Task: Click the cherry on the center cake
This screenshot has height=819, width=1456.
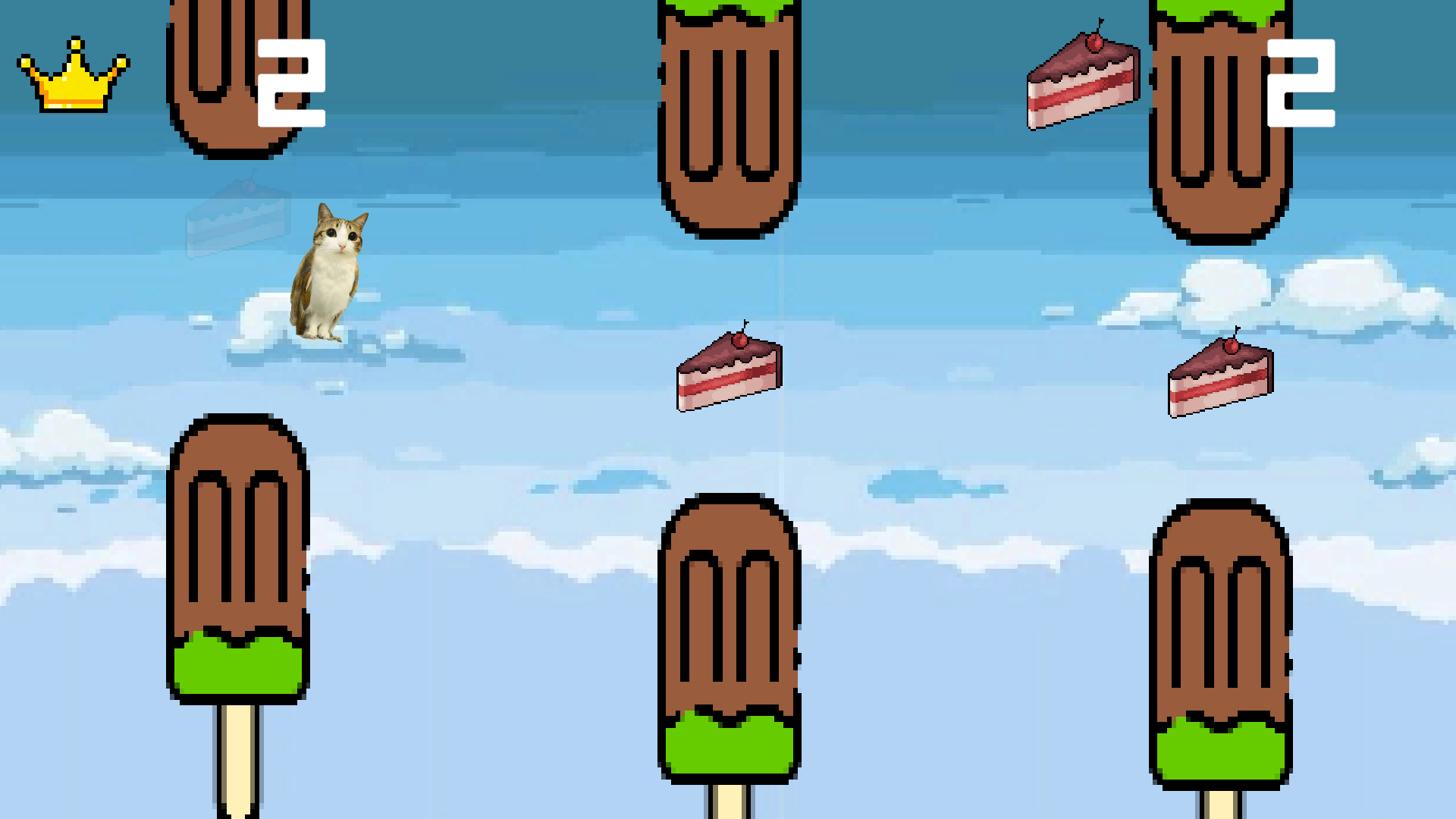Action: point(739,341)
